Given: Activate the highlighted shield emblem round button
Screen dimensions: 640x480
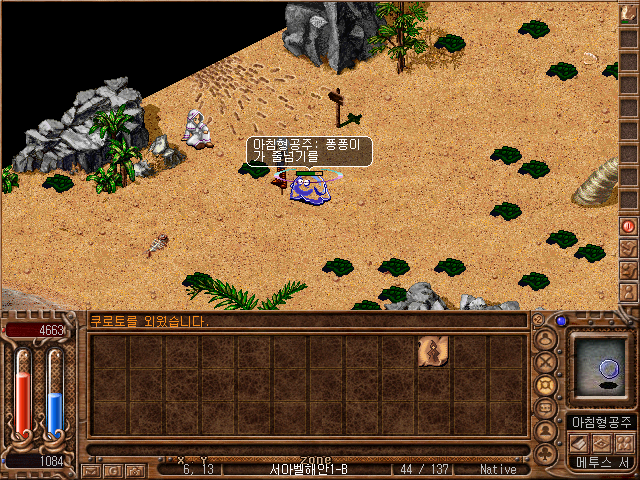Looking at the screenshot, I should pyautogui.click(x=546, y=384).
